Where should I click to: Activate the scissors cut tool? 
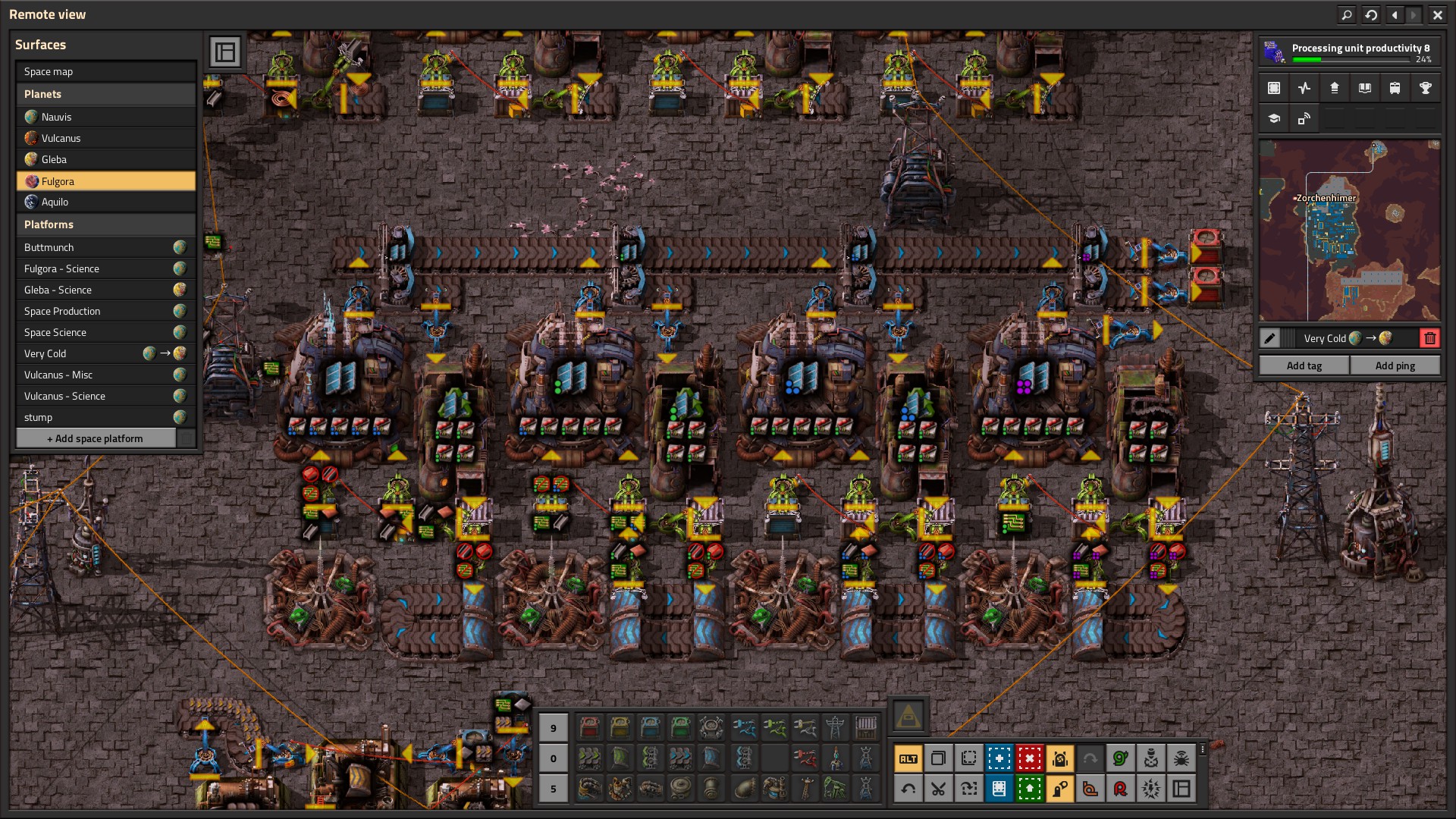coord(938,789)
